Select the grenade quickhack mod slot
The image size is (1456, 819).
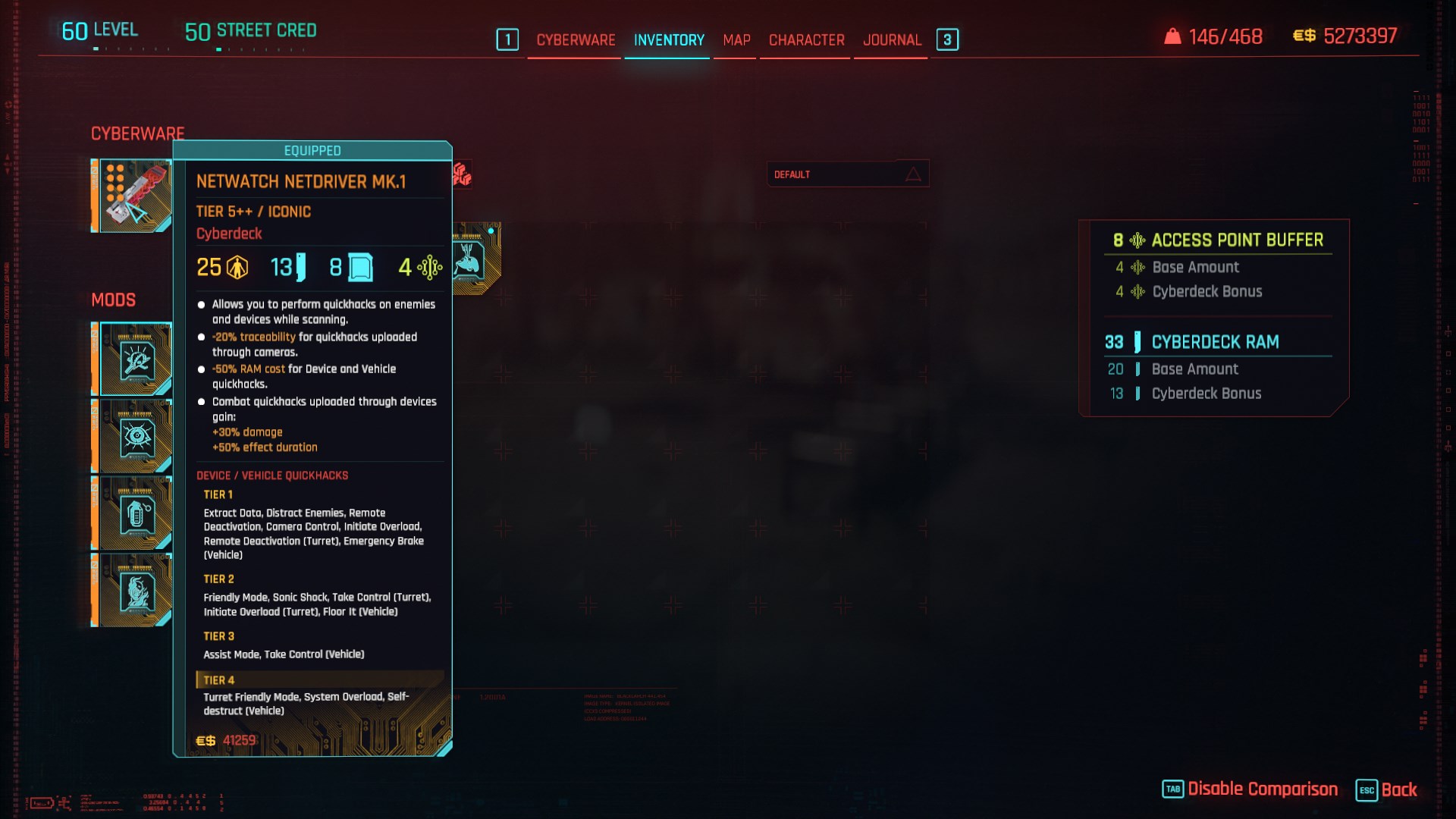tap(135, 514)
